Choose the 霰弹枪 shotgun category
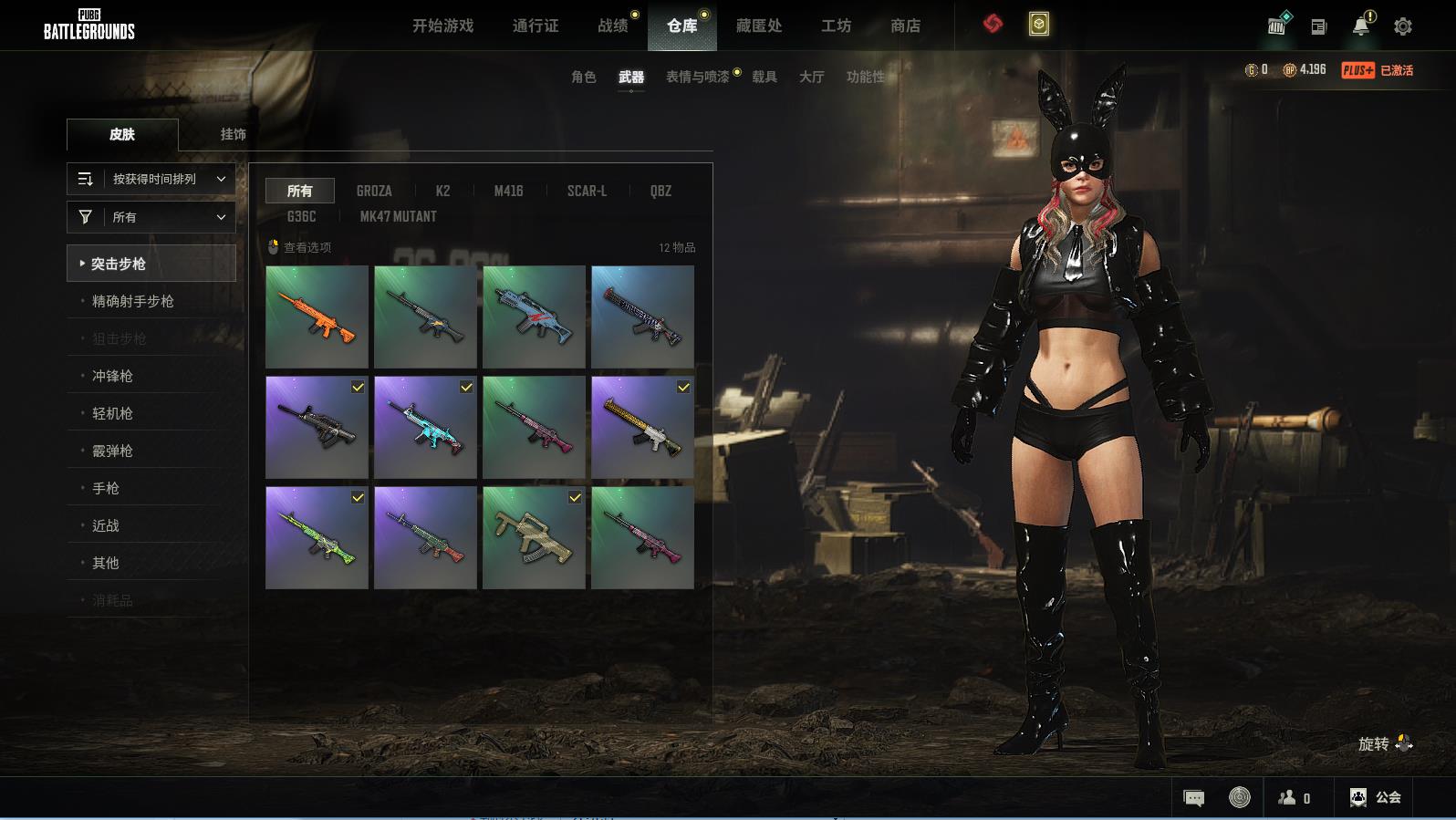This screenshot has height=820, width=1456. 112,451
